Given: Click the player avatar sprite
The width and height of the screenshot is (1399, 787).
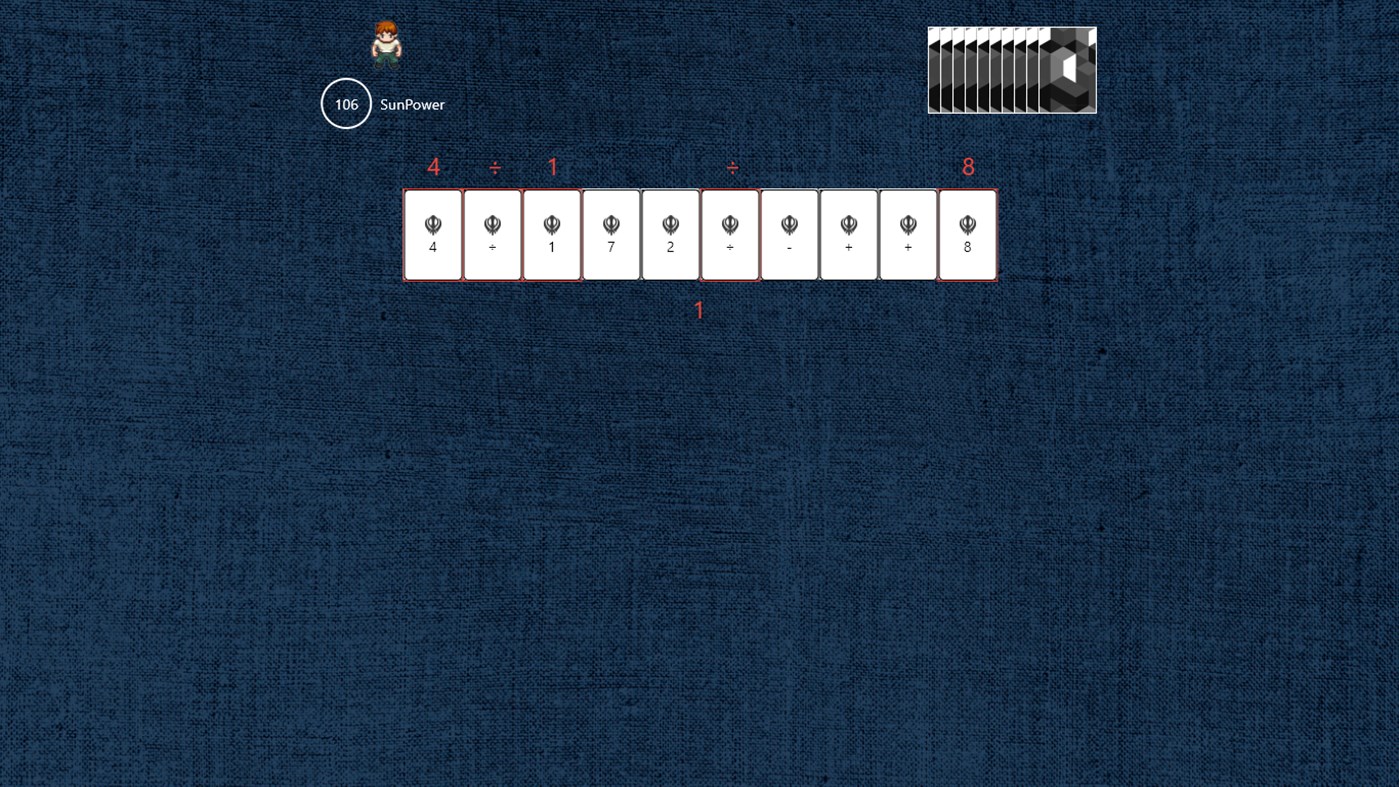Looking at the screenshot, I should 385,43.
